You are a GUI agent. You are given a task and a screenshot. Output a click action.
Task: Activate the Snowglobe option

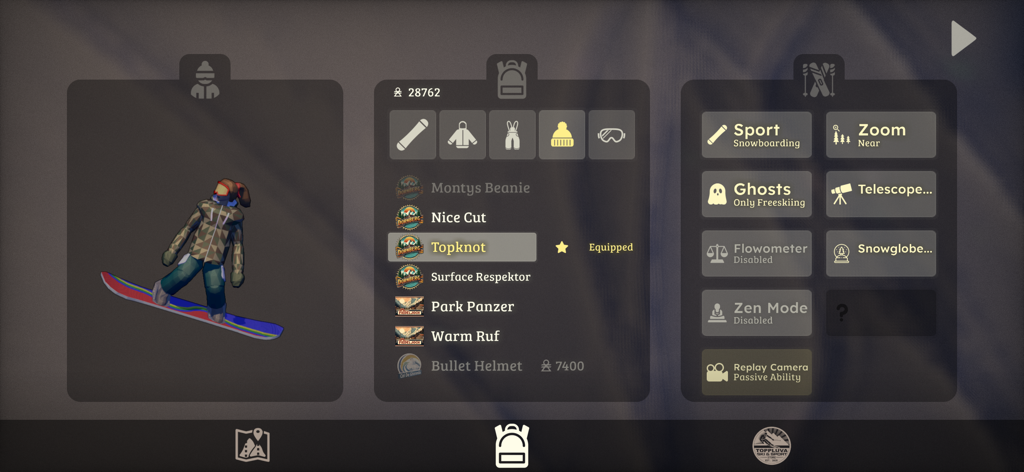coord(881,254)
